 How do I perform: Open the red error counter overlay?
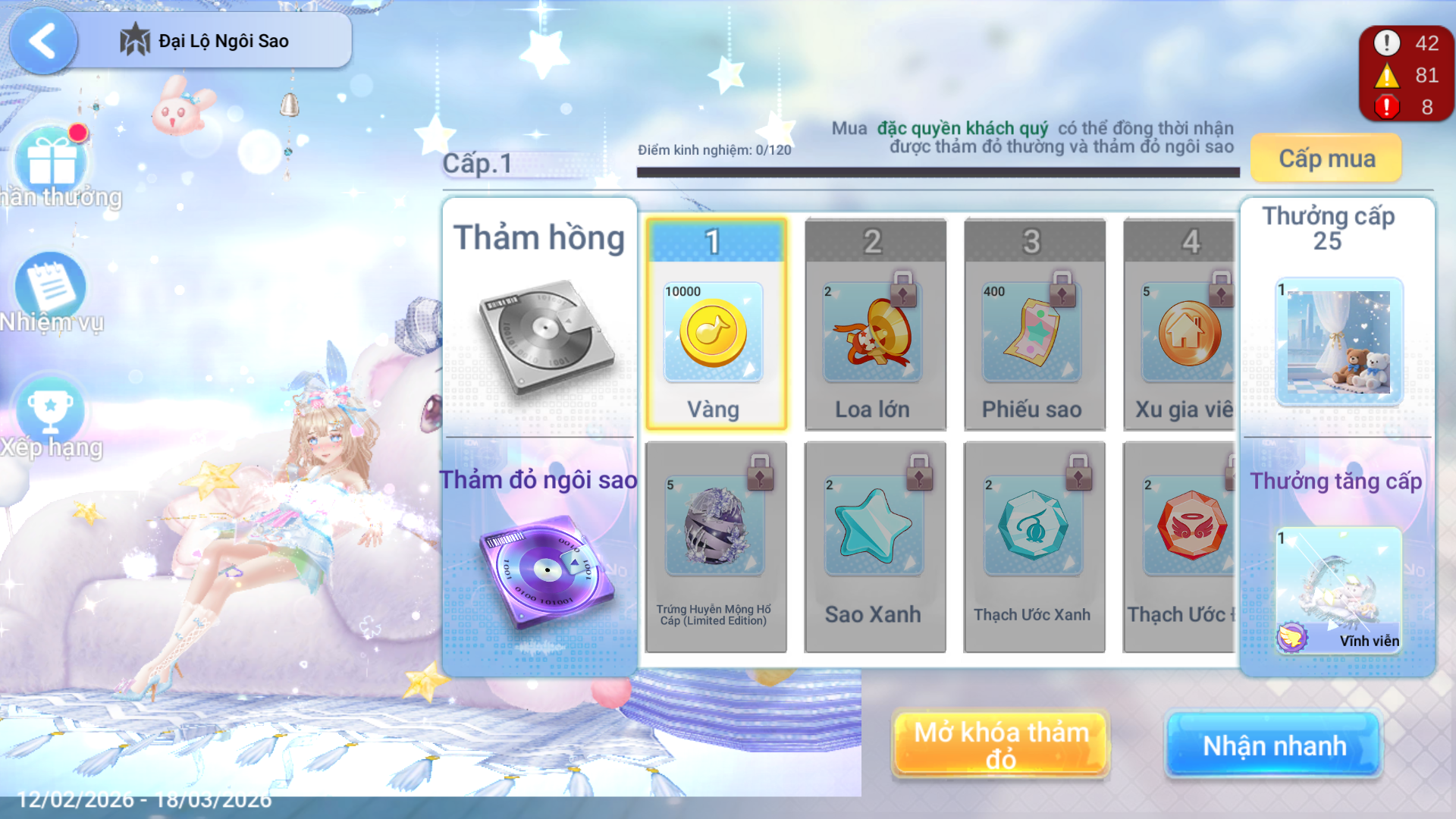(x=1405, y=107)
